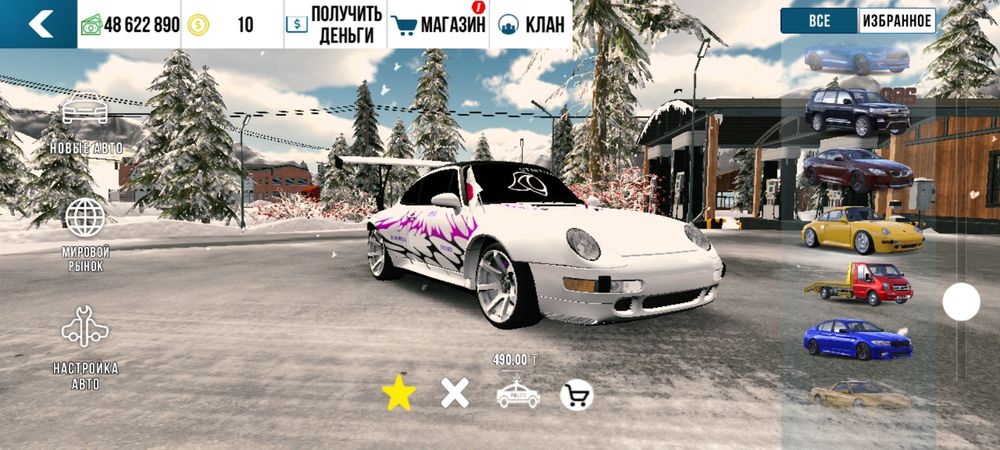Open the Получить Деньги get-money offer

pyautogui.click(x=333, y=24)
